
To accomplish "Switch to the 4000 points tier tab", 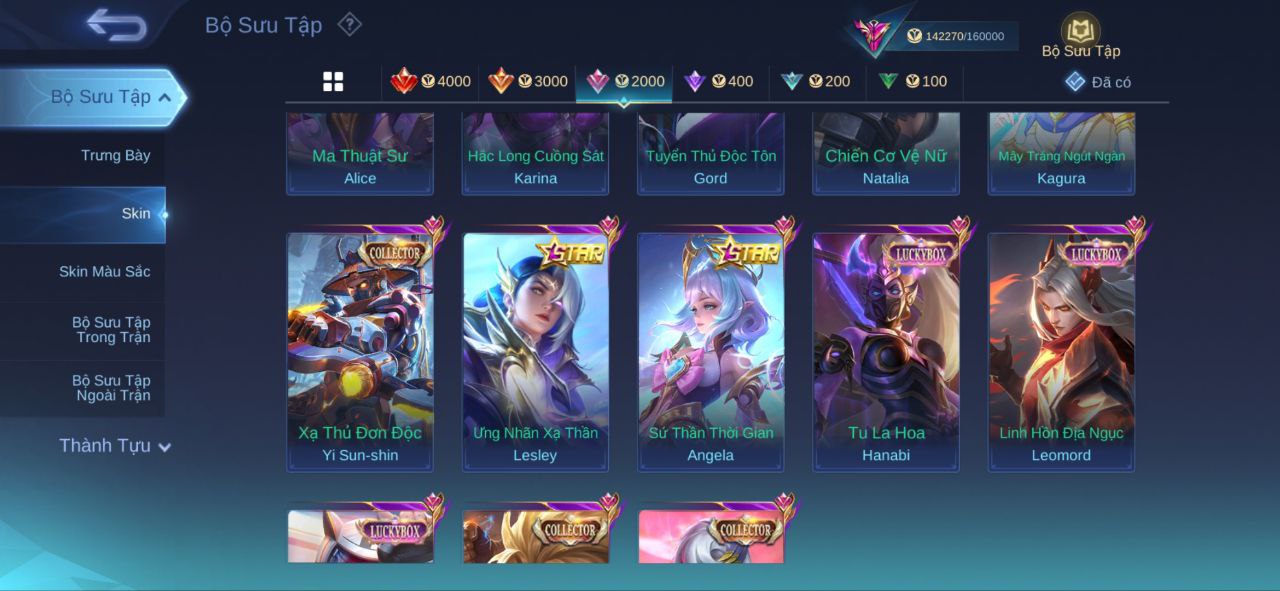I will click(x=430, y=82).
